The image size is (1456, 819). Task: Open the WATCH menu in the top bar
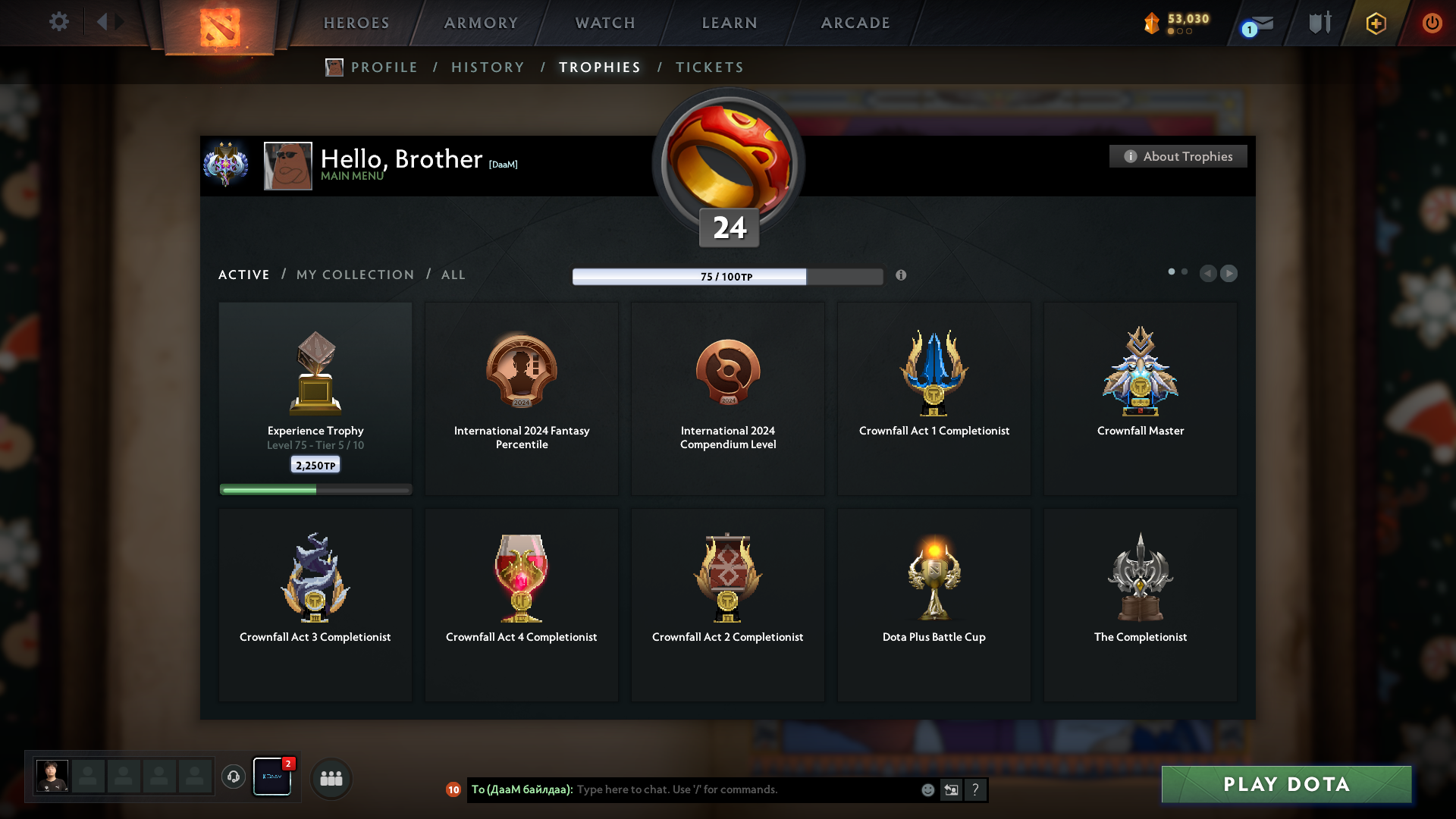pos(604,23)
